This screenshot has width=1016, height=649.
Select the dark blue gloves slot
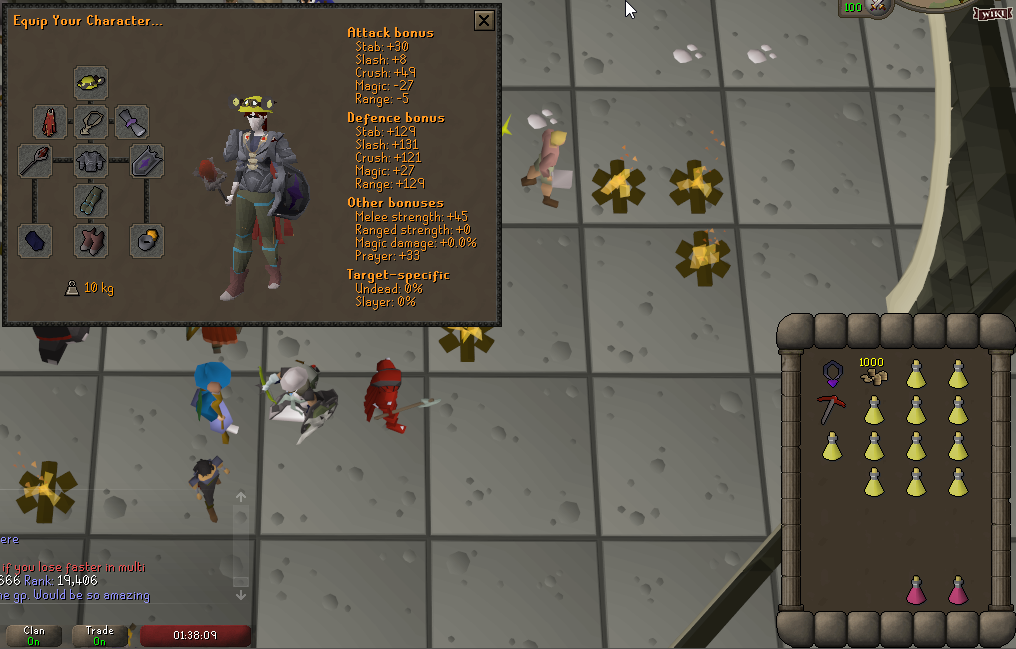click(35, 240)
